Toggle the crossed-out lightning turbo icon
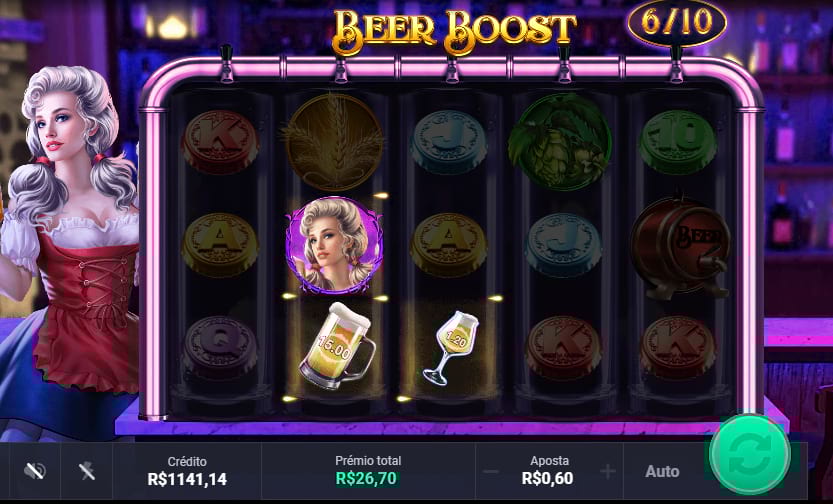 tap(88, 471)
